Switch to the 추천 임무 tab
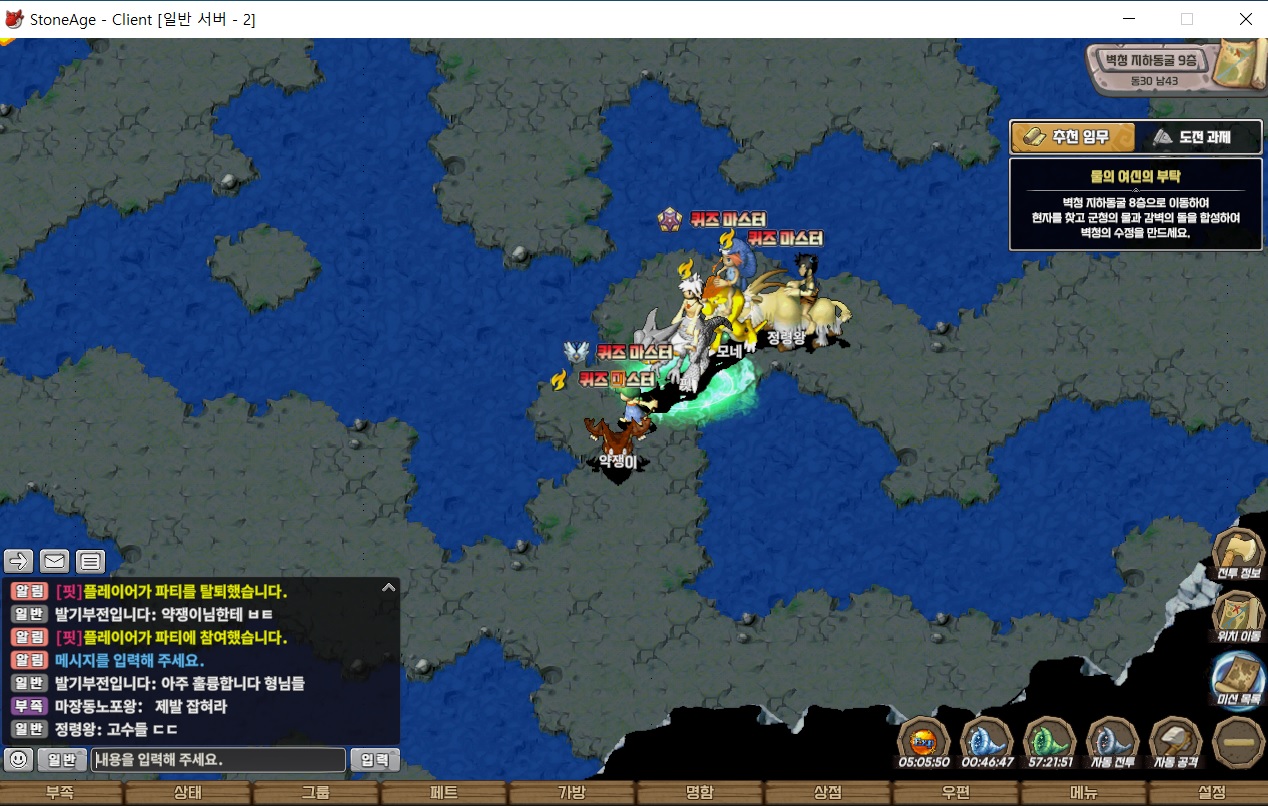The width and height of the screenshot is (1268, 806). point(1072,137)
